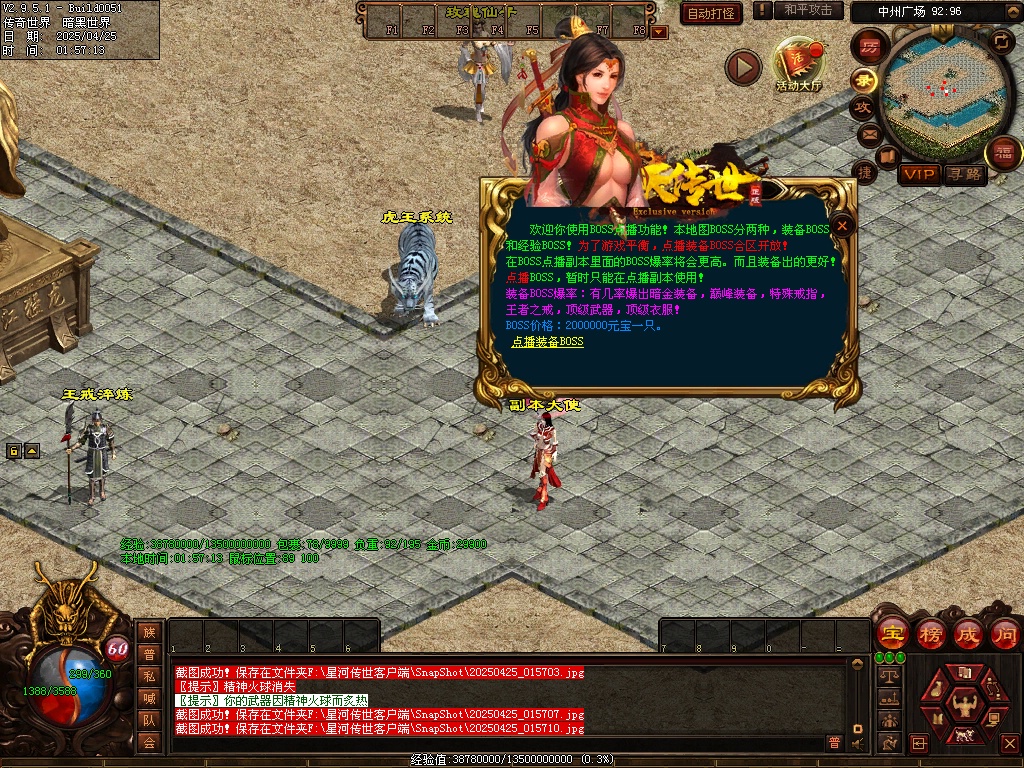
Task: Open the 宝 treasure shop button
Action: click(x=892, y=633)
